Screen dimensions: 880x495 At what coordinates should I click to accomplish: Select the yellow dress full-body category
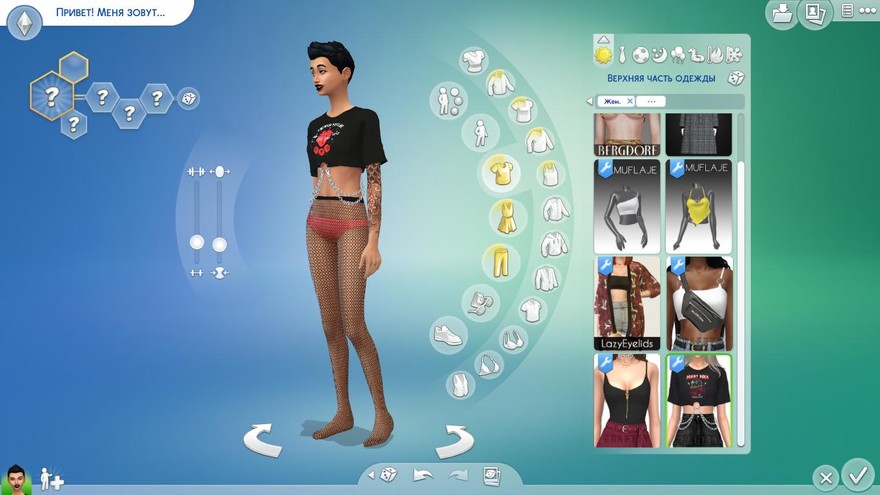pyautogui.click(x=507, y=216)
